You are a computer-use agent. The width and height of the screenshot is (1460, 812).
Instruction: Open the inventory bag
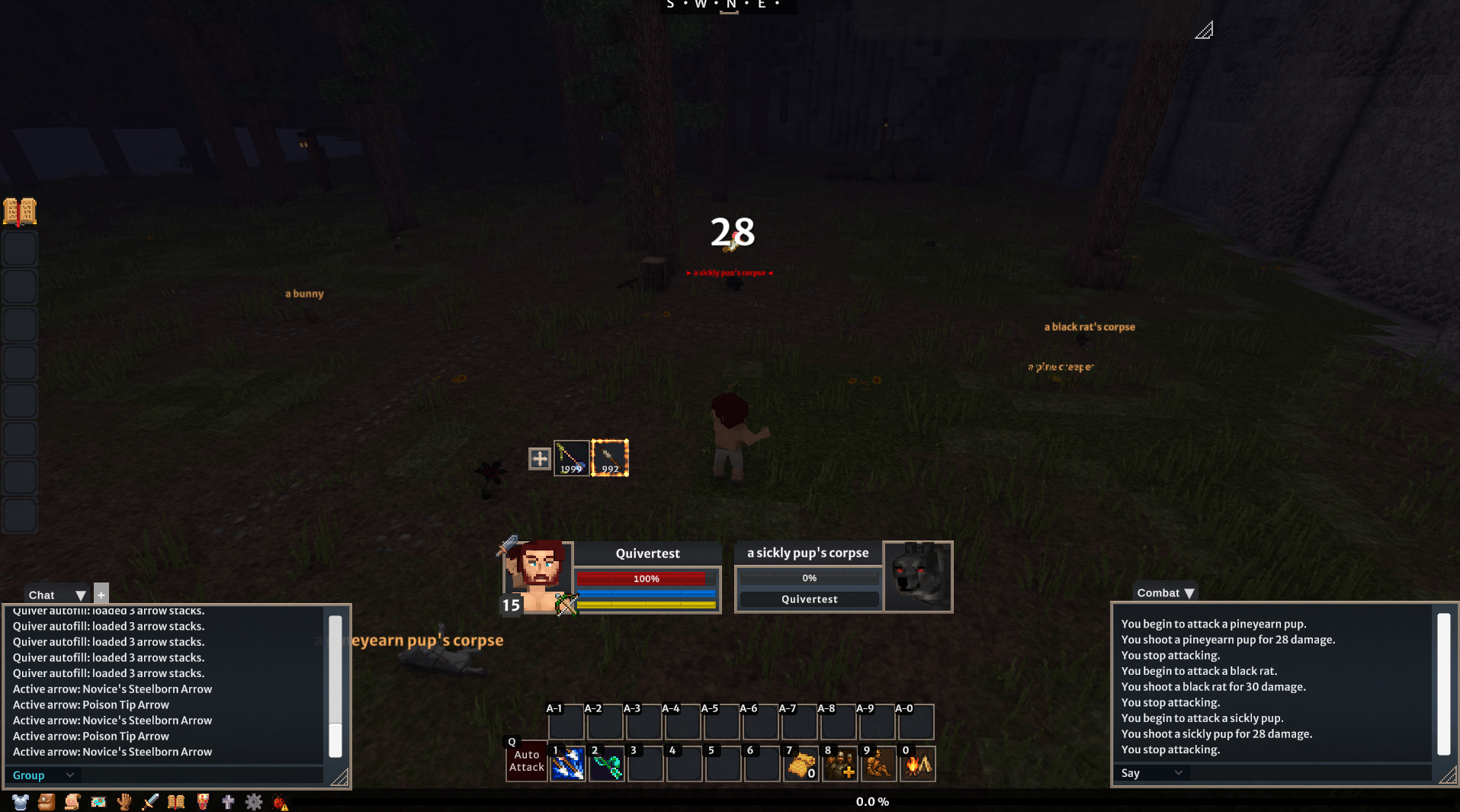click(46, 801)
